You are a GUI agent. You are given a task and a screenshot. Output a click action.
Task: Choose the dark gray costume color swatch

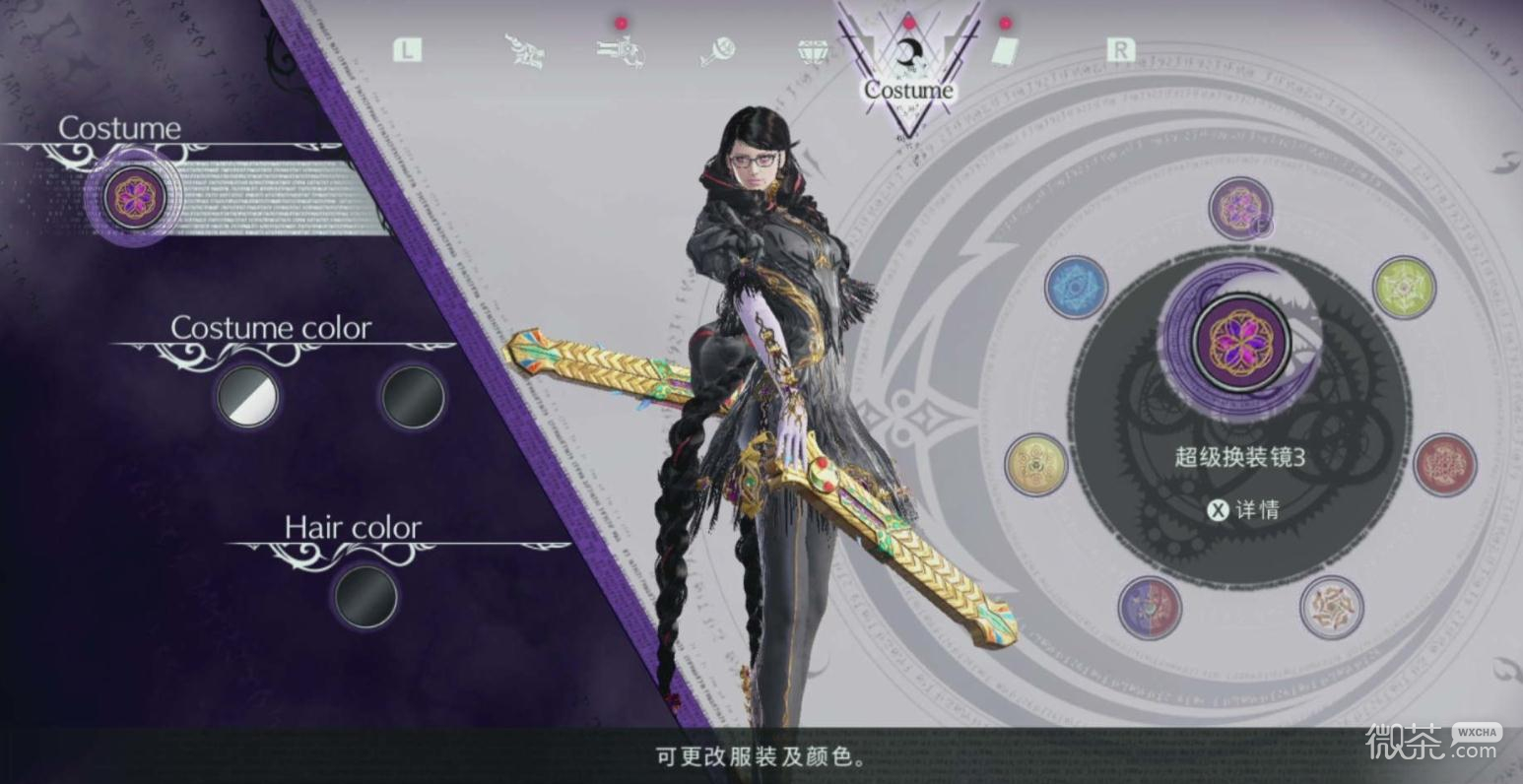pos(413,397)
